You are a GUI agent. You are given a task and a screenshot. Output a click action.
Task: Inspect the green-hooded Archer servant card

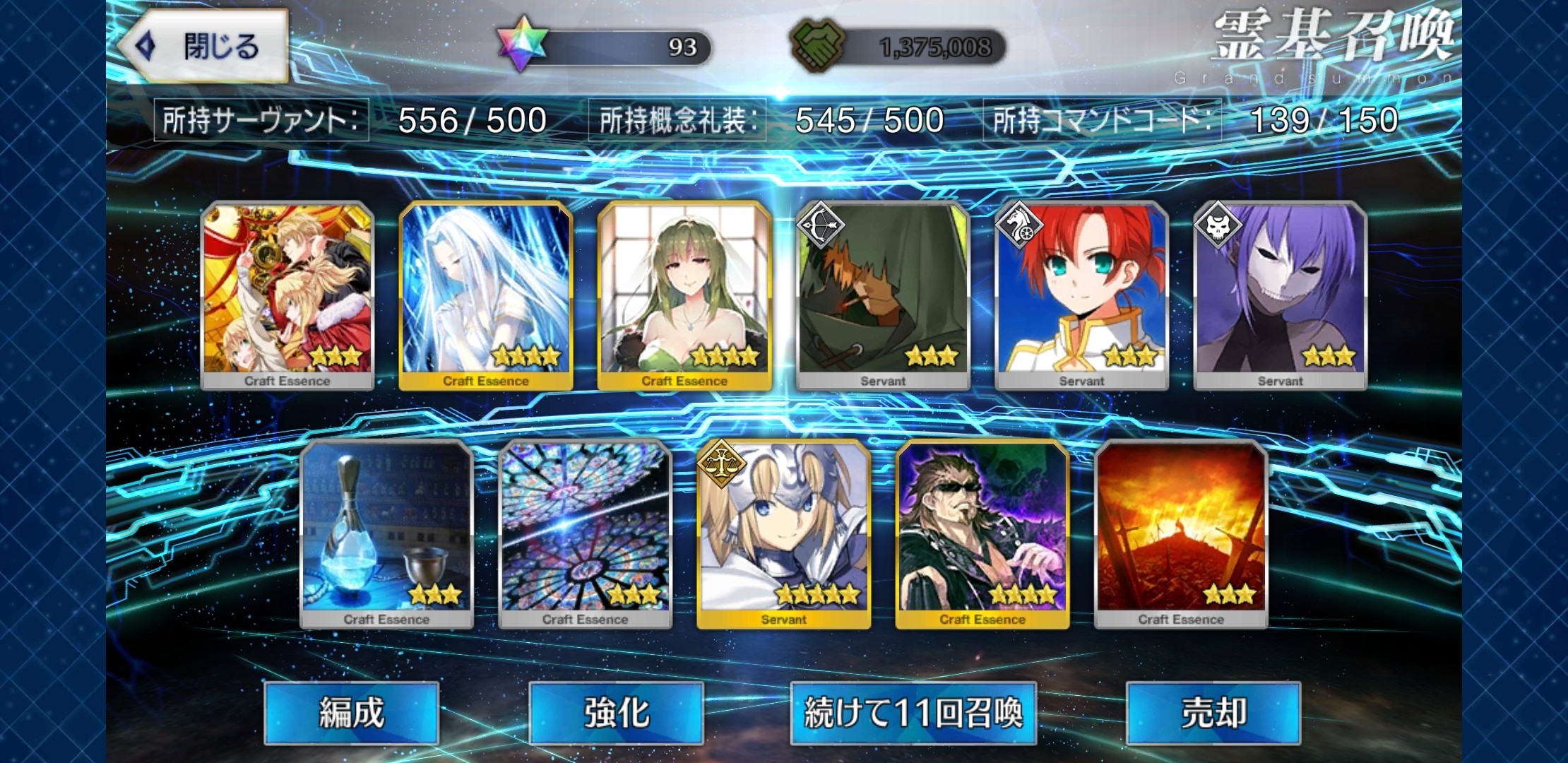pos(883,294)
